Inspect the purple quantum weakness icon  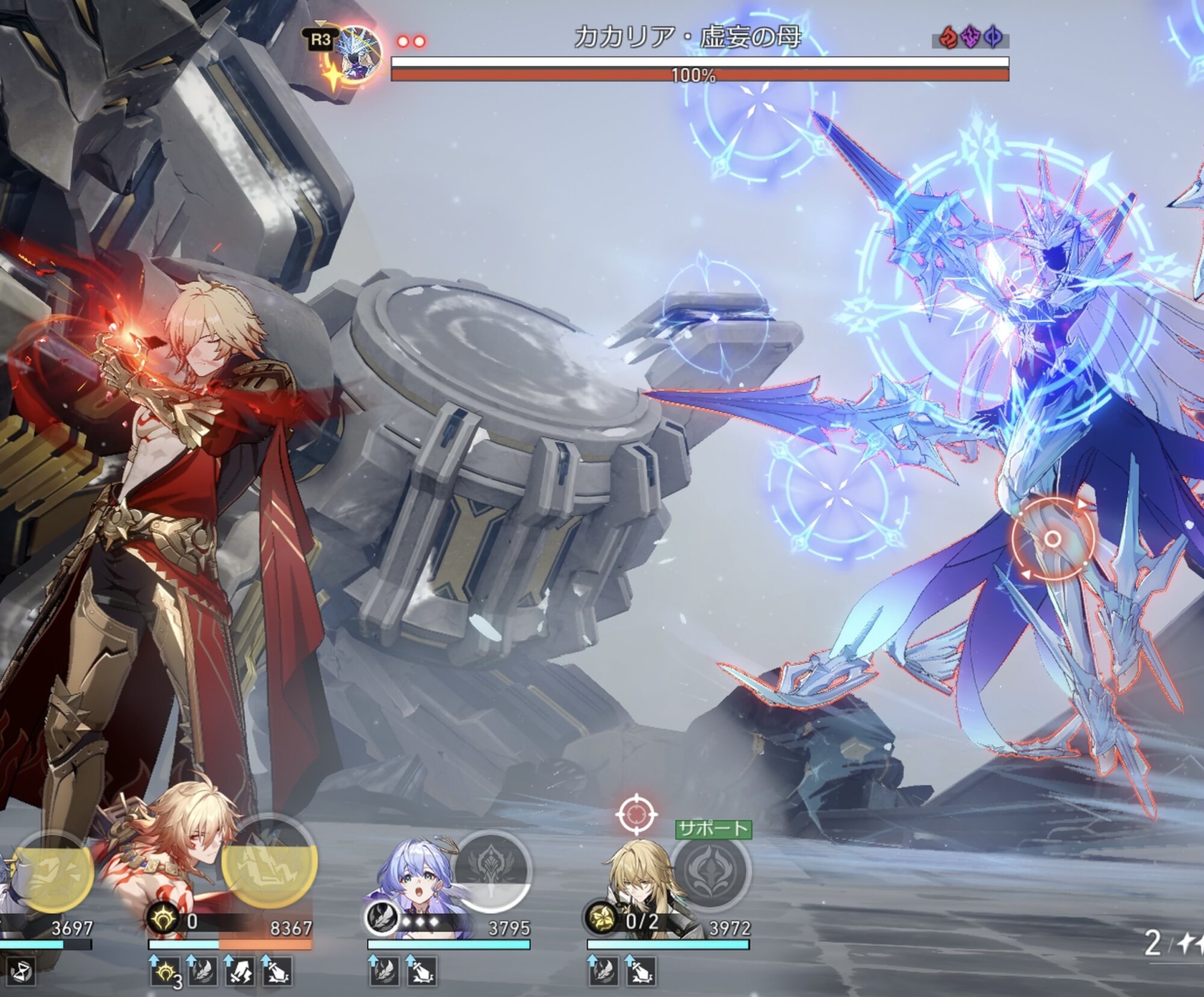pyautogui.click(x=970, y=38)
